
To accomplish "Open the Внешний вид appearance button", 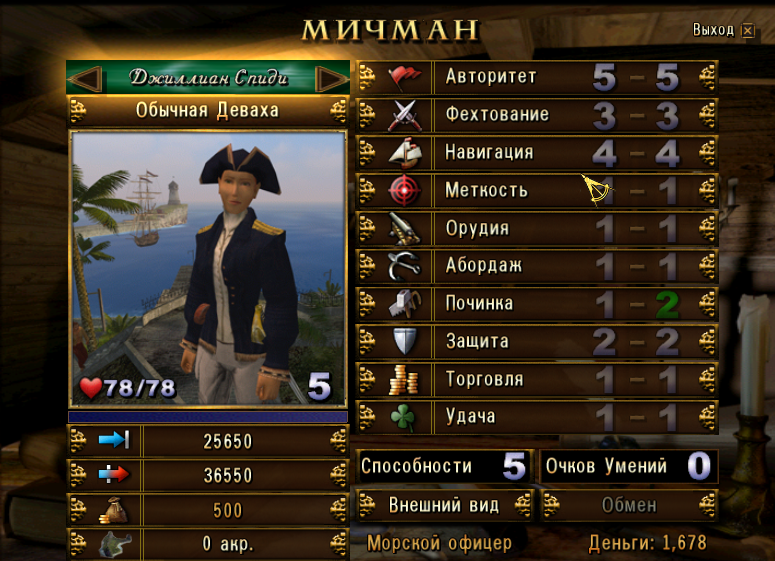I will [x=443, y=505].
